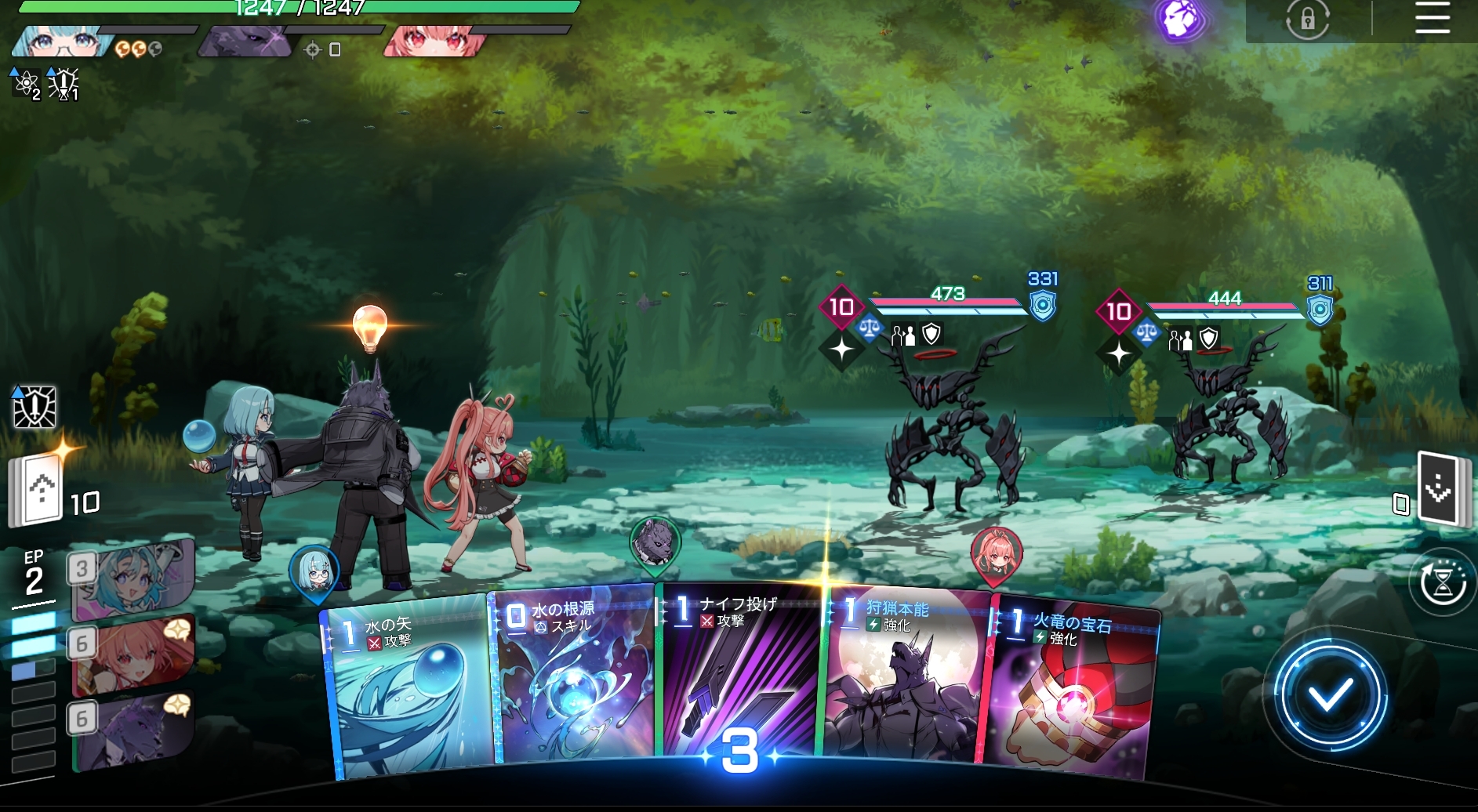Toggle the lock icon button
1478x812 pixels.
click(x=1307, y=19)
